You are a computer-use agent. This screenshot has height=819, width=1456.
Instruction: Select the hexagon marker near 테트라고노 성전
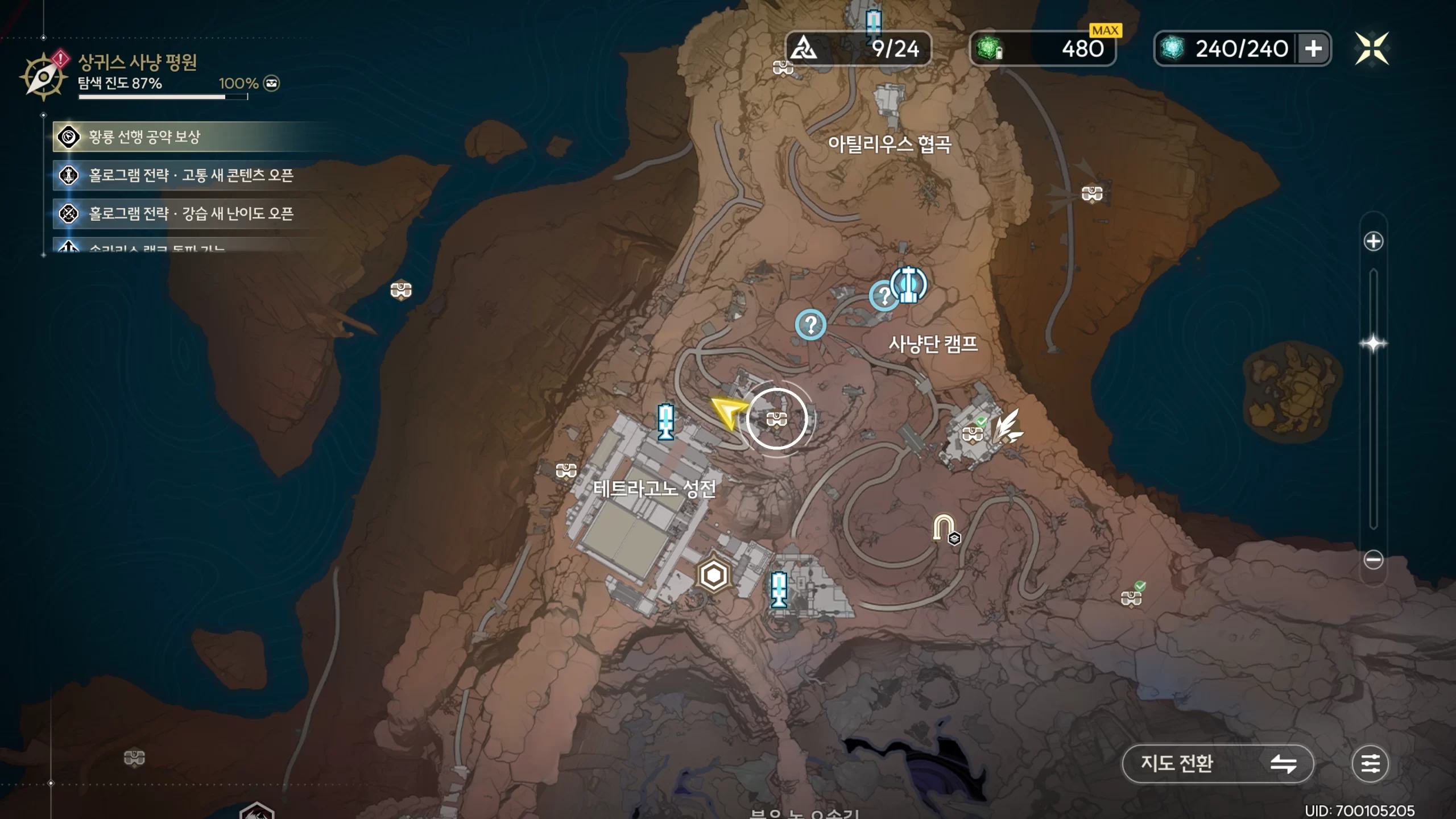click(x=713, y=576)
